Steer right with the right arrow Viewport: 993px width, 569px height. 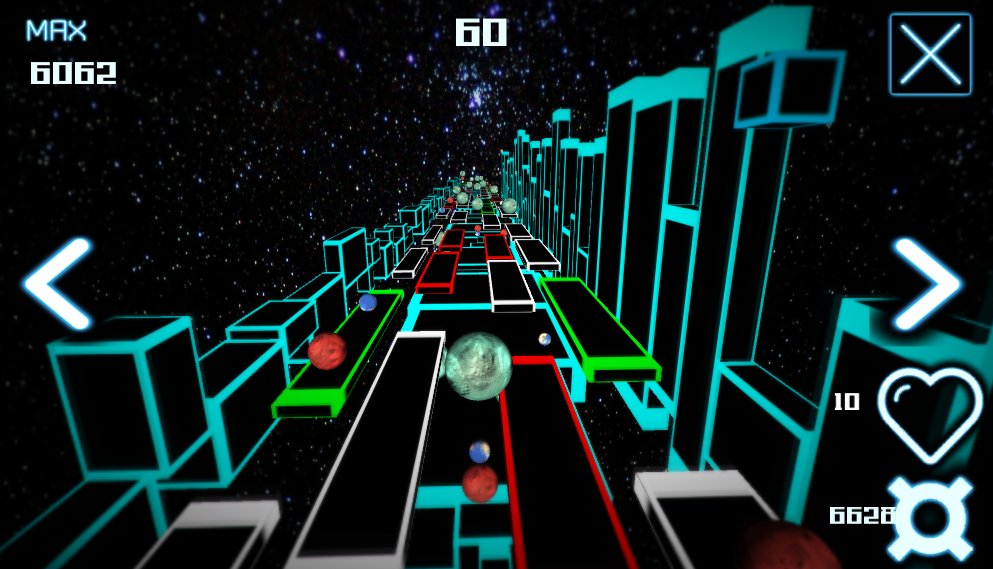click(927, 284)
